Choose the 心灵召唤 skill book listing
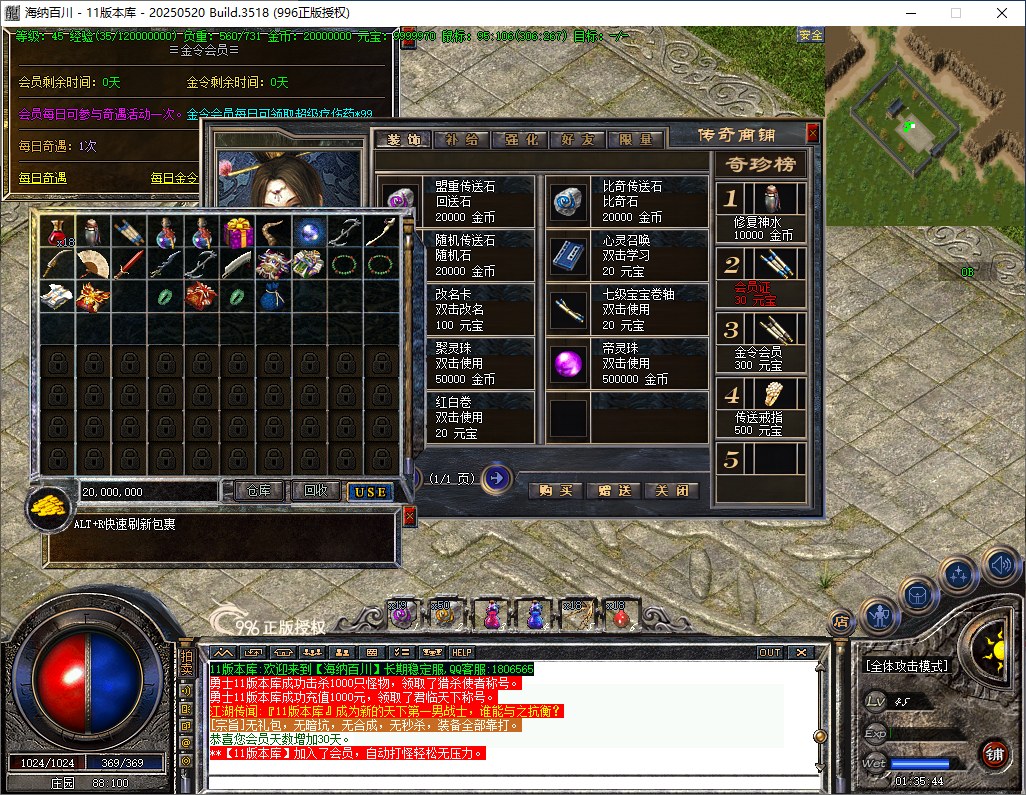 coord(627,256)
